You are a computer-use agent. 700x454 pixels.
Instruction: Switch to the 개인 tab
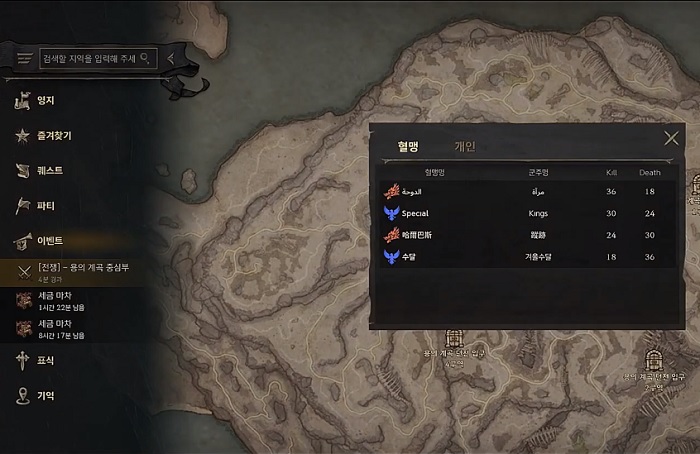coord(465,146)
